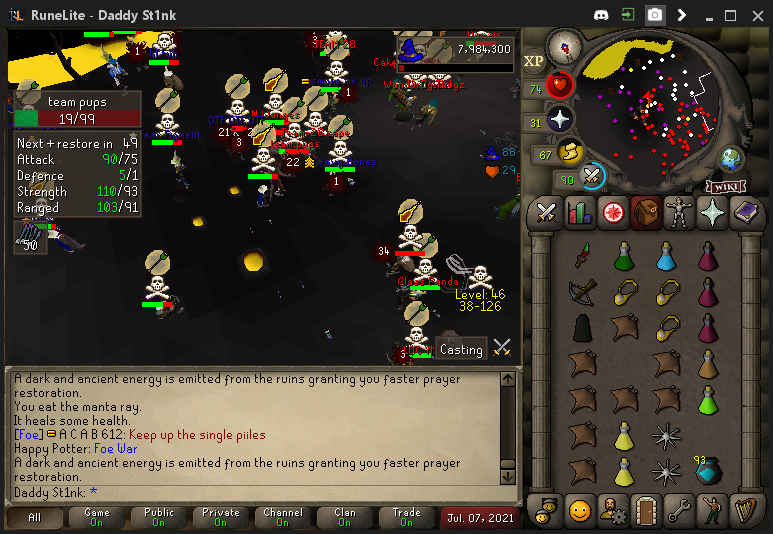Switch to the Magic spellbook tab
Viewport: 773px width, 534px height.
(746, 213)
